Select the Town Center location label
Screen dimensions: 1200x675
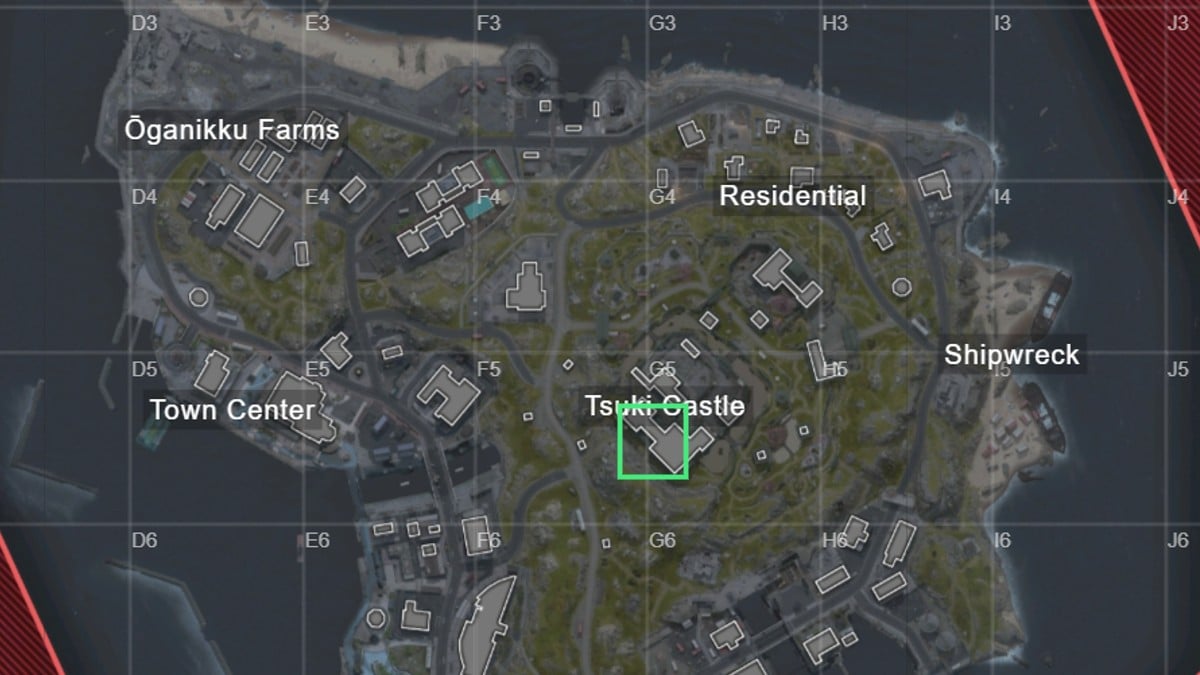tap(232, 410)
